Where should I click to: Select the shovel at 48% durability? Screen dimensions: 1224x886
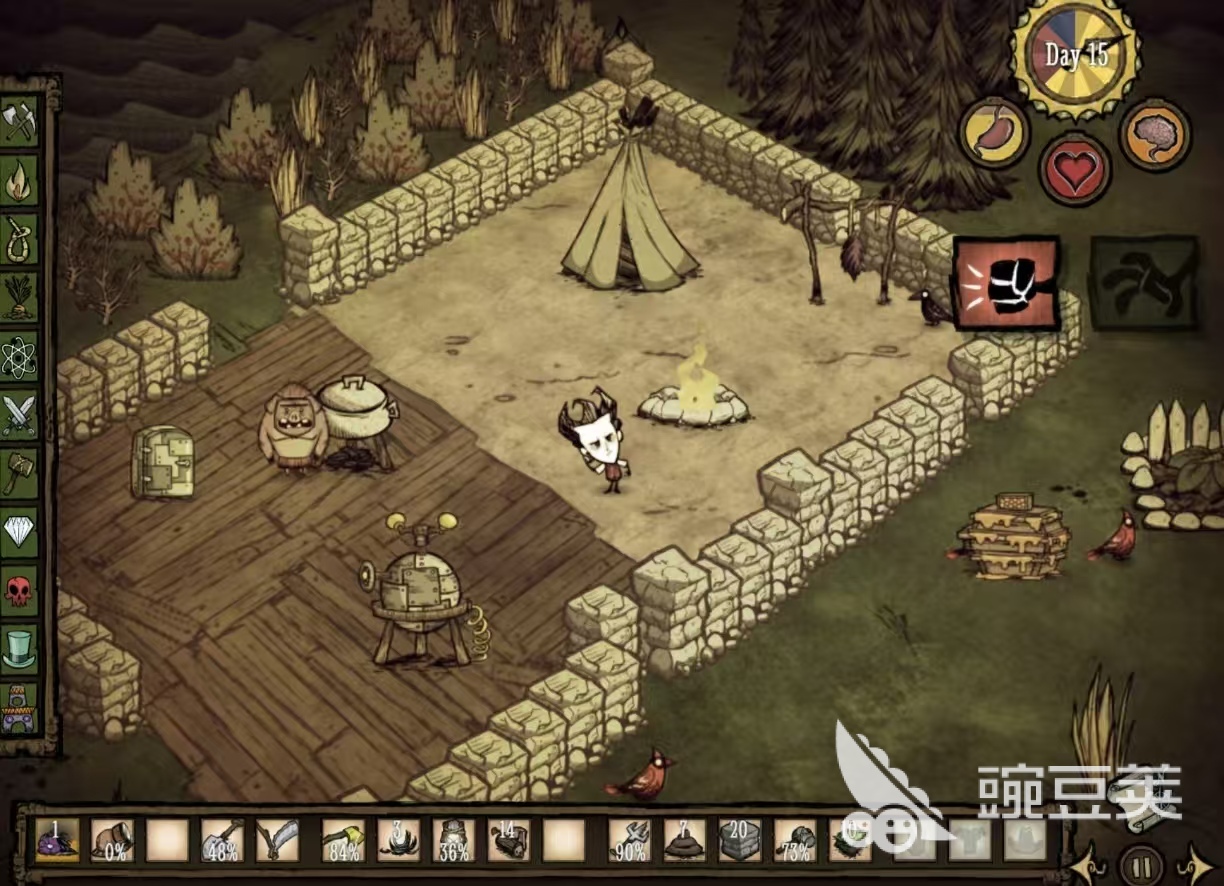tap(222, 840)
